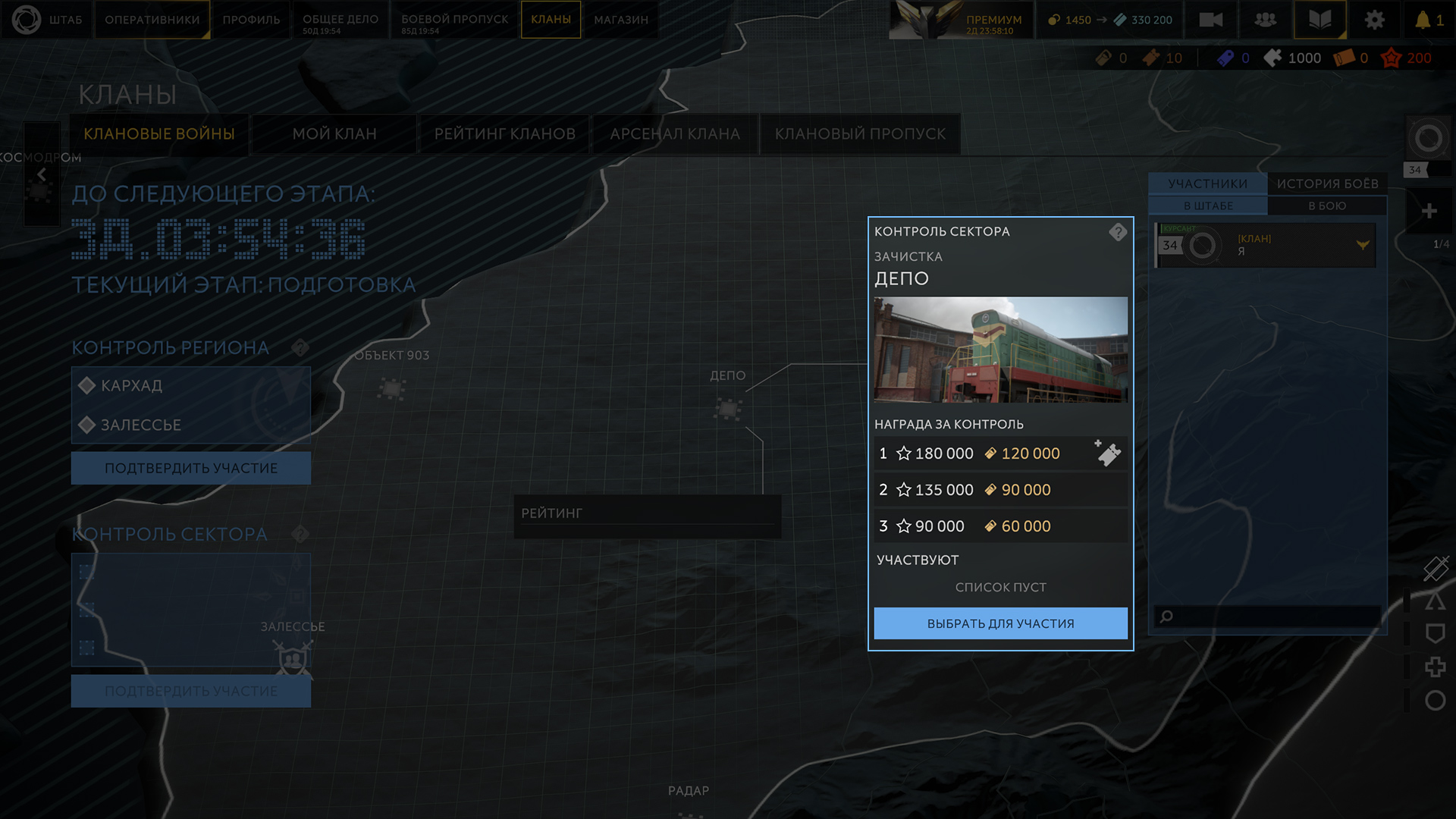View the Клановый пропуск tab

860,134
